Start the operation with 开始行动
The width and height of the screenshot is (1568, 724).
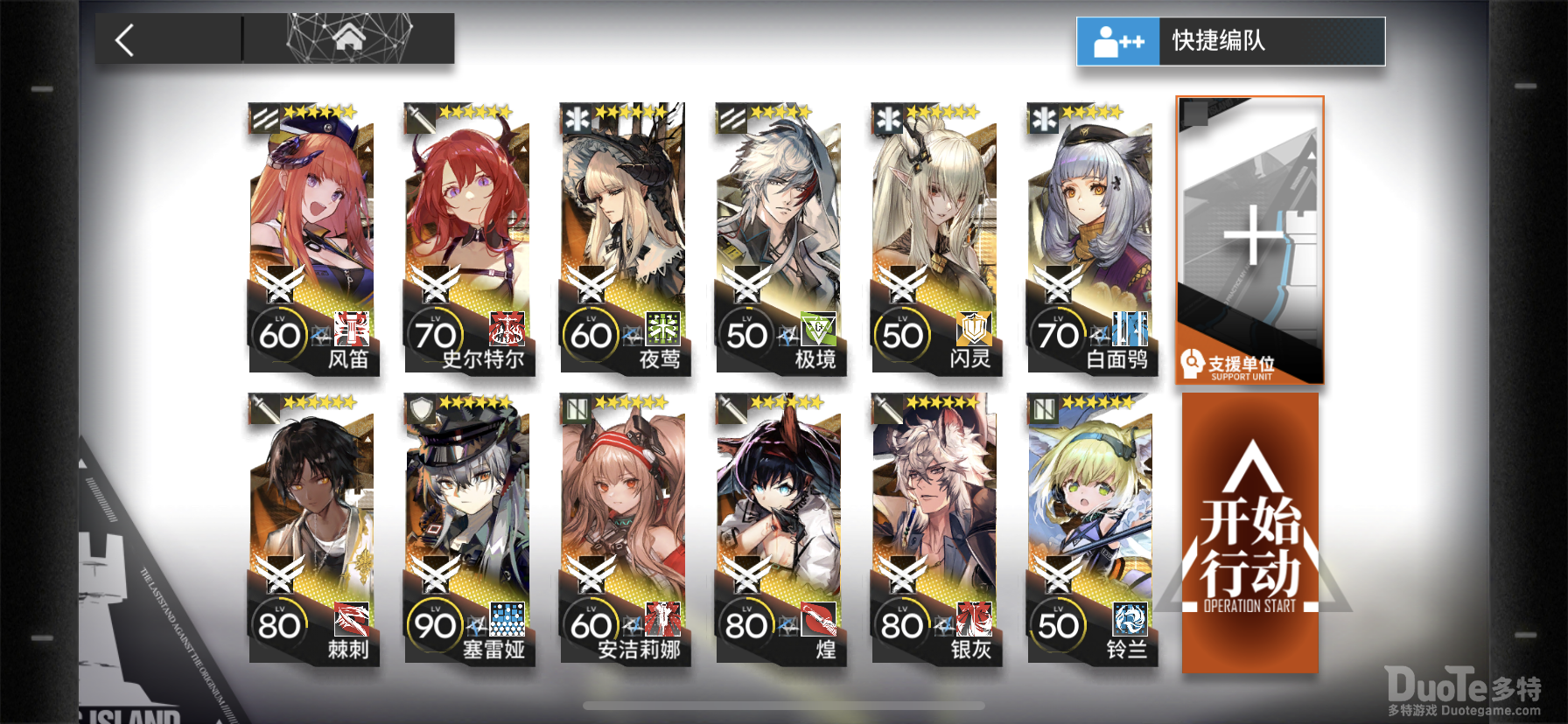click(x=1249, y=533)
